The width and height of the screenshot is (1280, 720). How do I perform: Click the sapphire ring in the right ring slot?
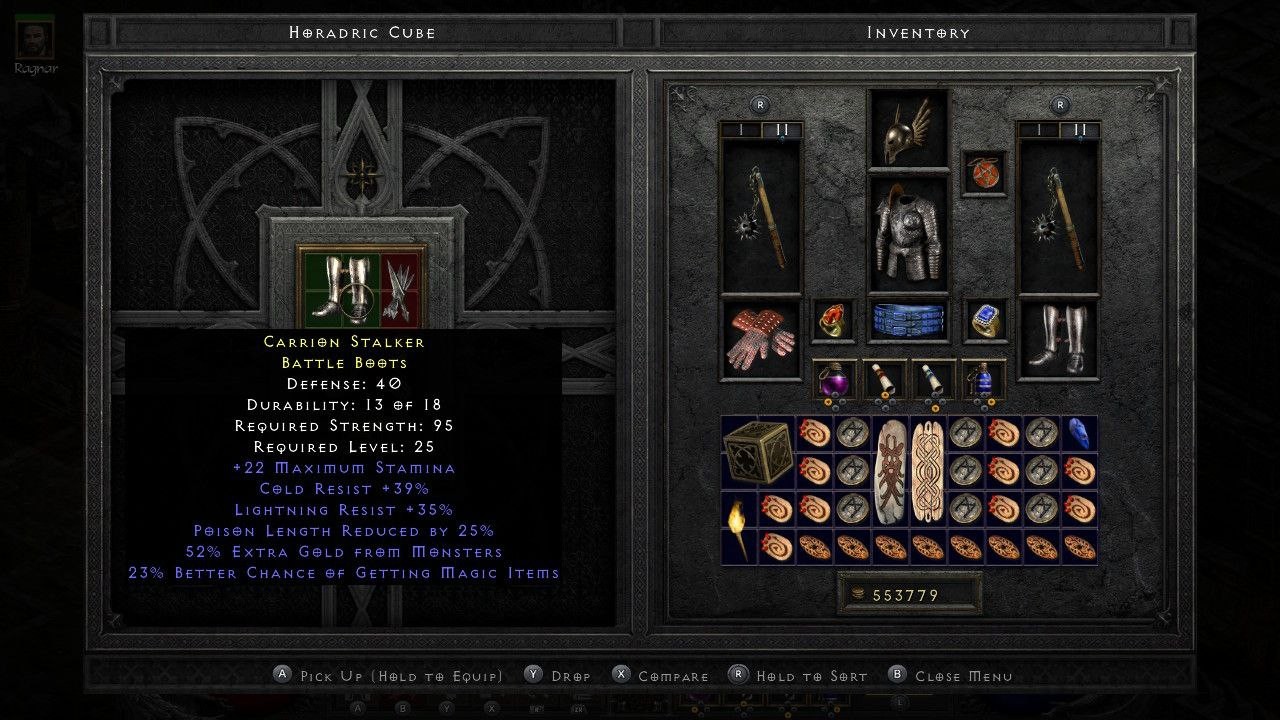pos(984,318)
